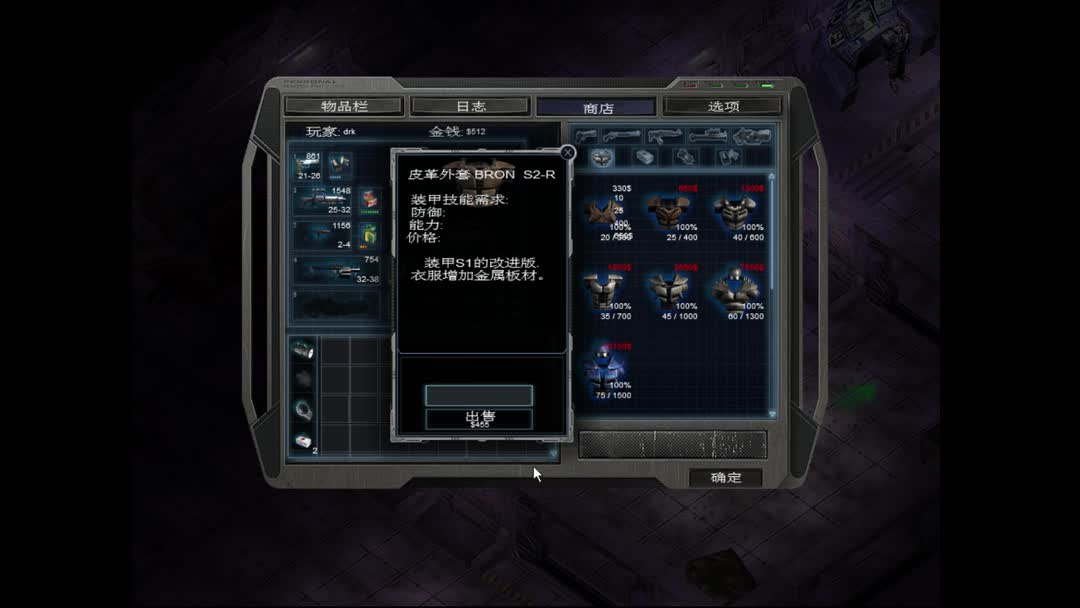Show the assault rifle weapon category
The image size is (1080, 608).
coord(664,135)
